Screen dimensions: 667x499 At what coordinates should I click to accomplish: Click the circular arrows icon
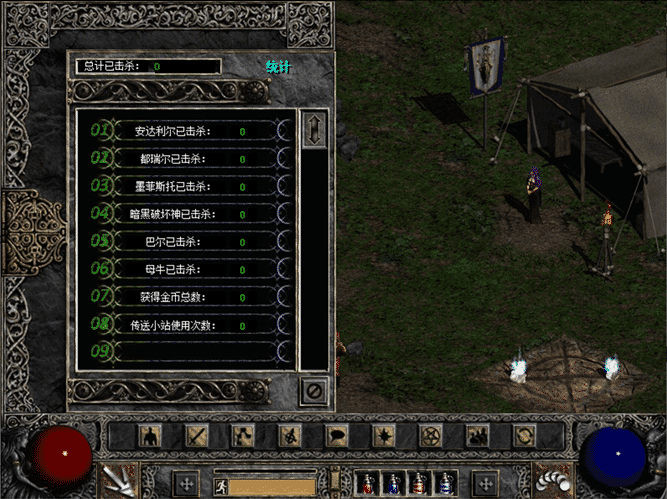[x=524, y=436]
